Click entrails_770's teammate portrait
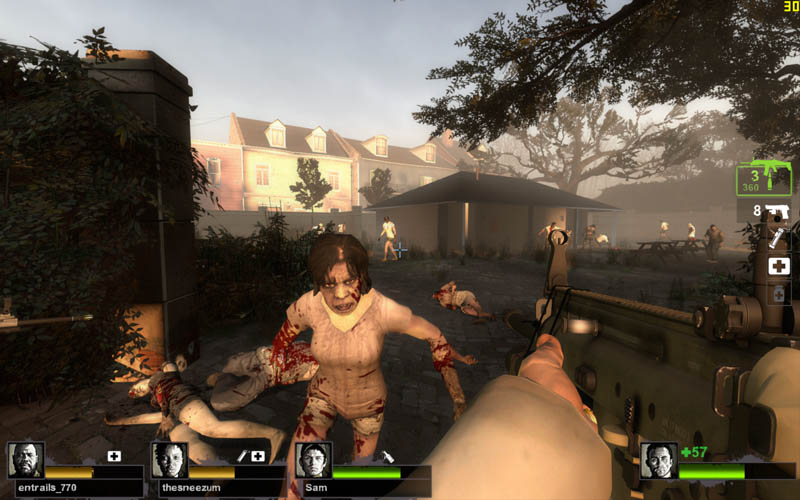 coord(25,460)
